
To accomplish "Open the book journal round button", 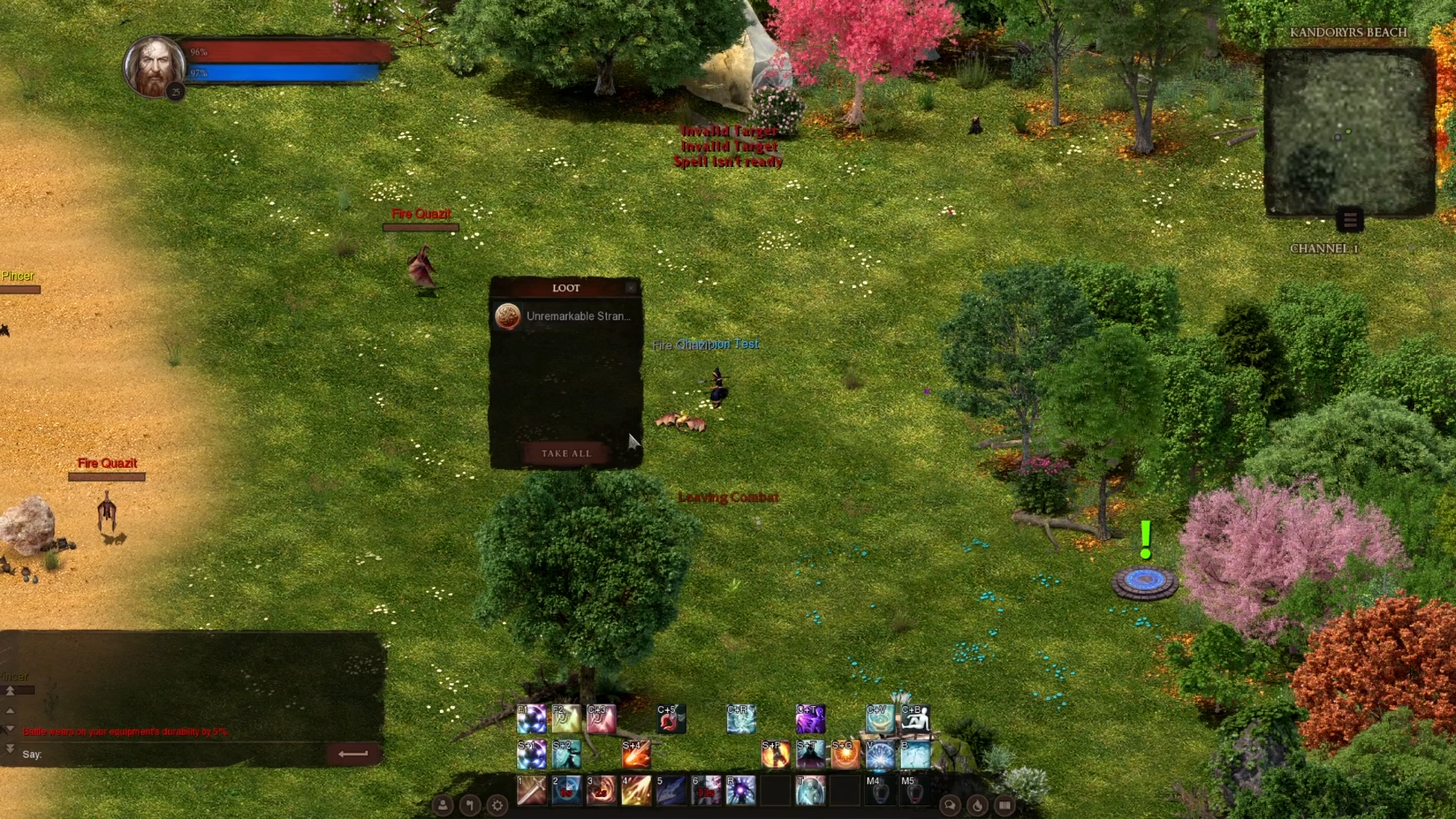I will [x=1005, y=805].
